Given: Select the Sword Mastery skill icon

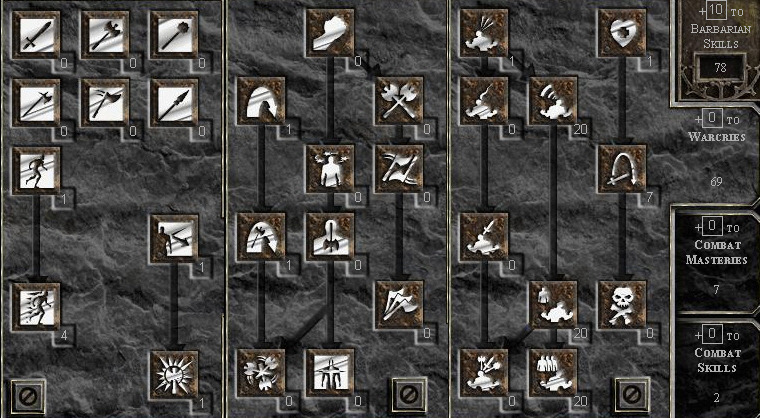Looking at the screenshot, I should click(36, 35).
